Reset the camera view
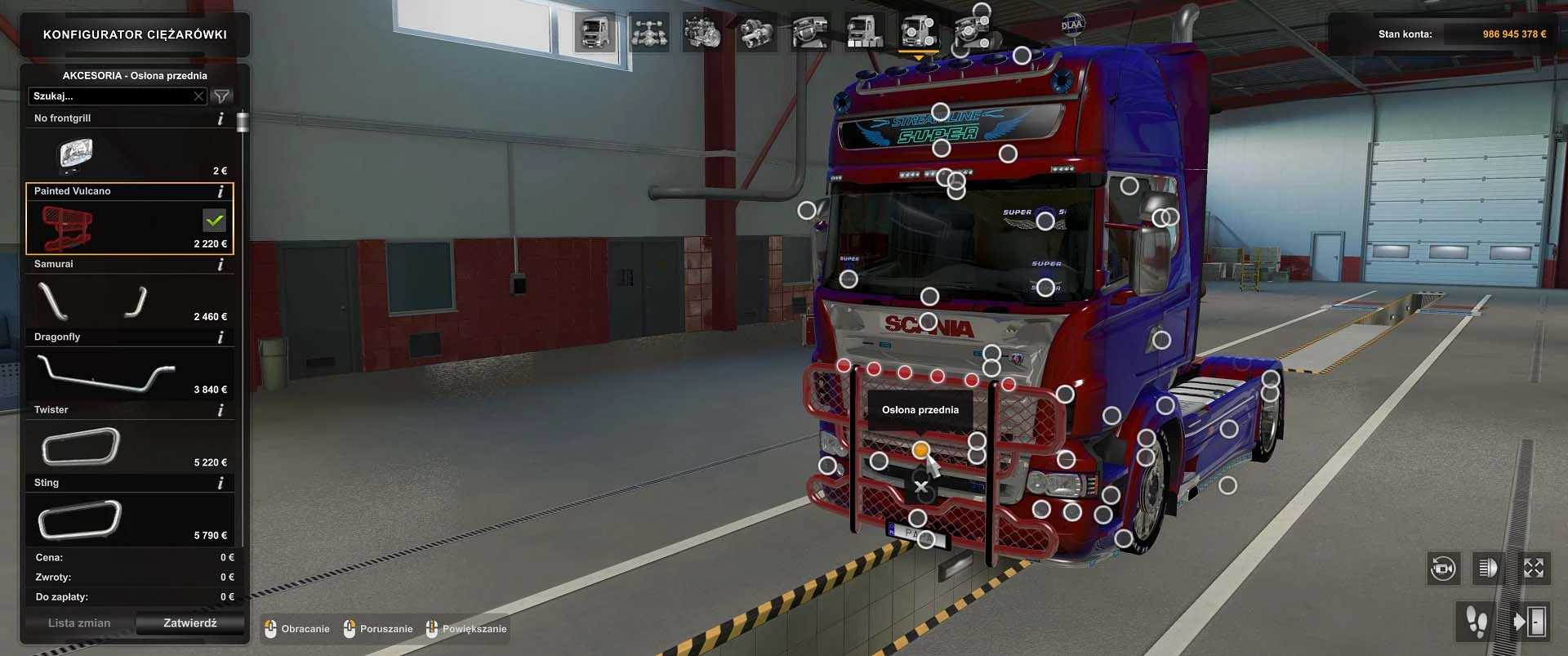 point(1443,569)
